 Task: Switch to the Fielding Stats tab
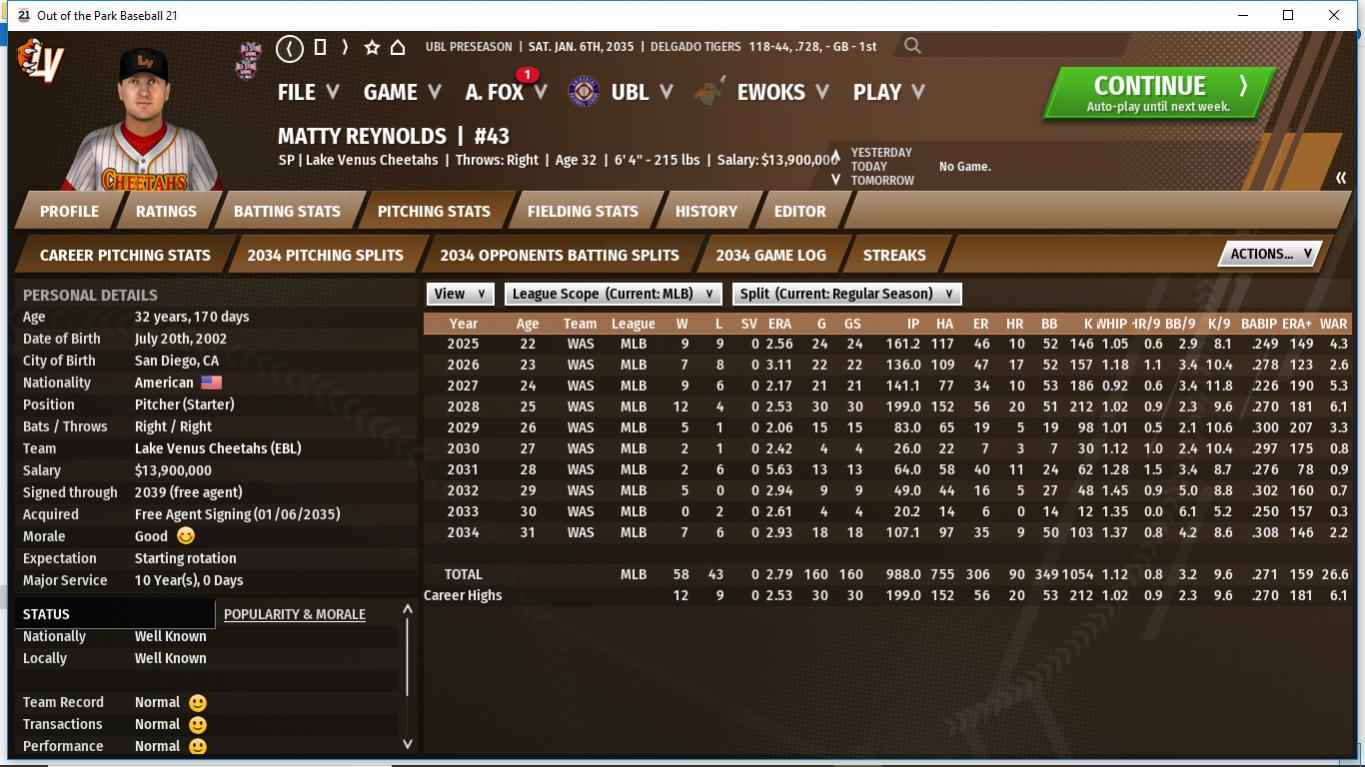[582, 211]
